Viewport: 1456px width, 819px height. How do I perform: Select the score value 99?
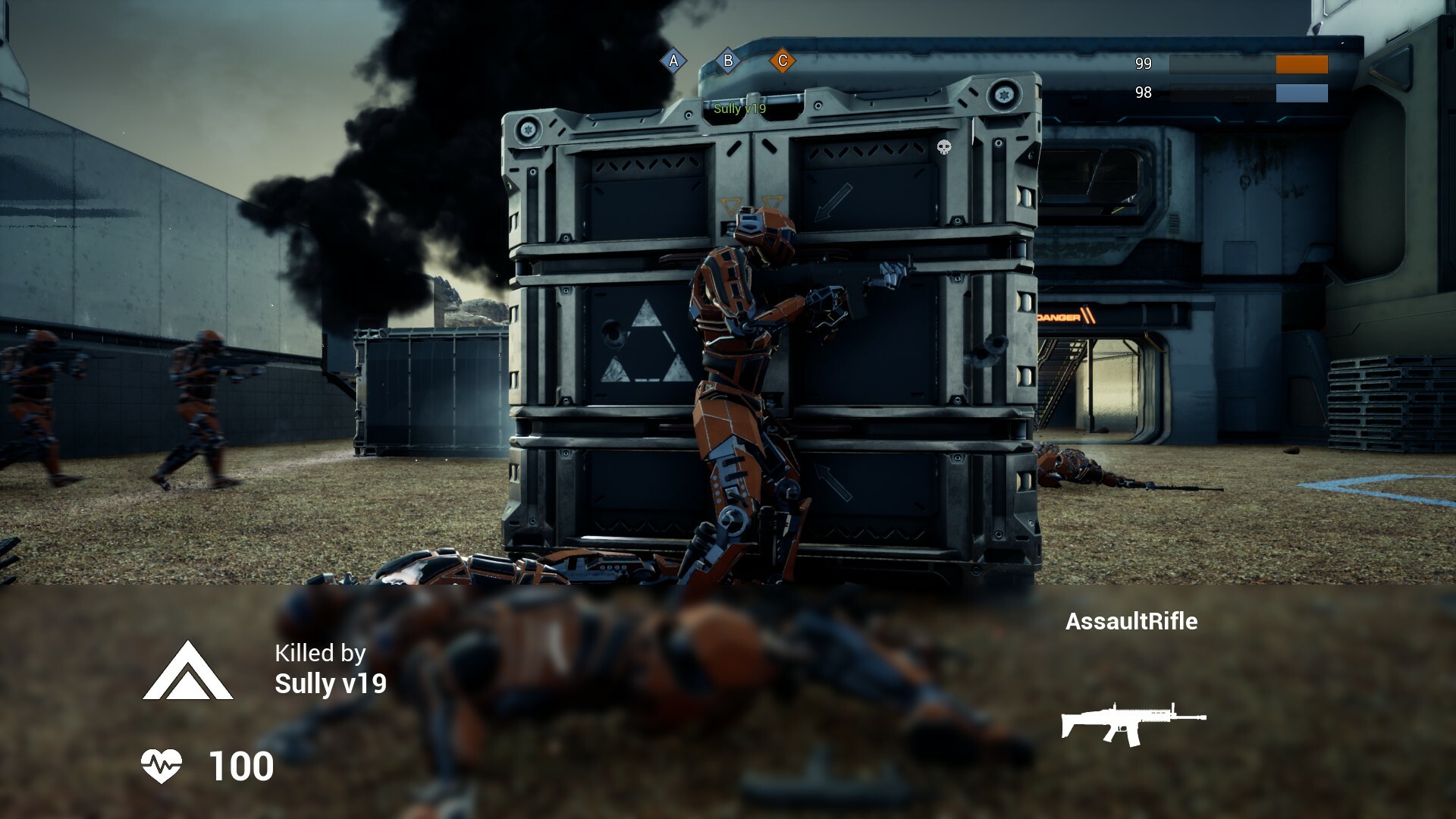(1144, 64)
